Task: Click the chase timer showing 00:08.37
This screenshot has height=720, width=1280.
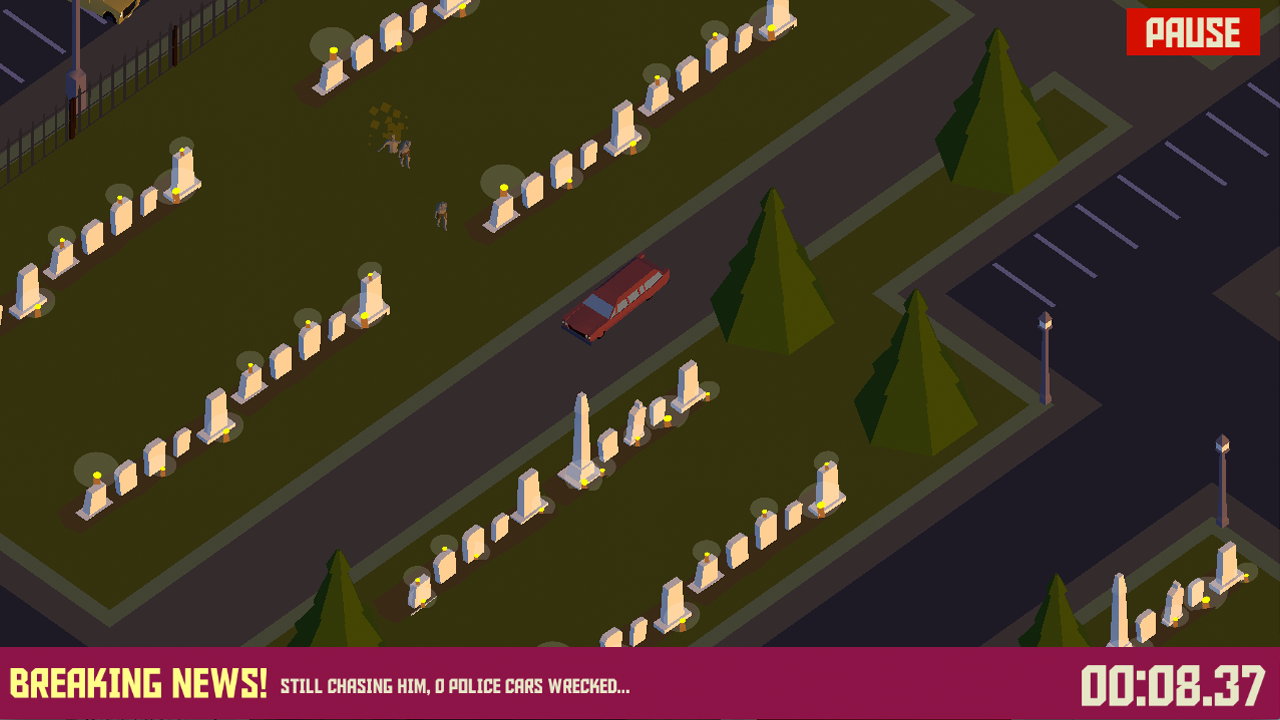Action: click(x=1172, y=686)
